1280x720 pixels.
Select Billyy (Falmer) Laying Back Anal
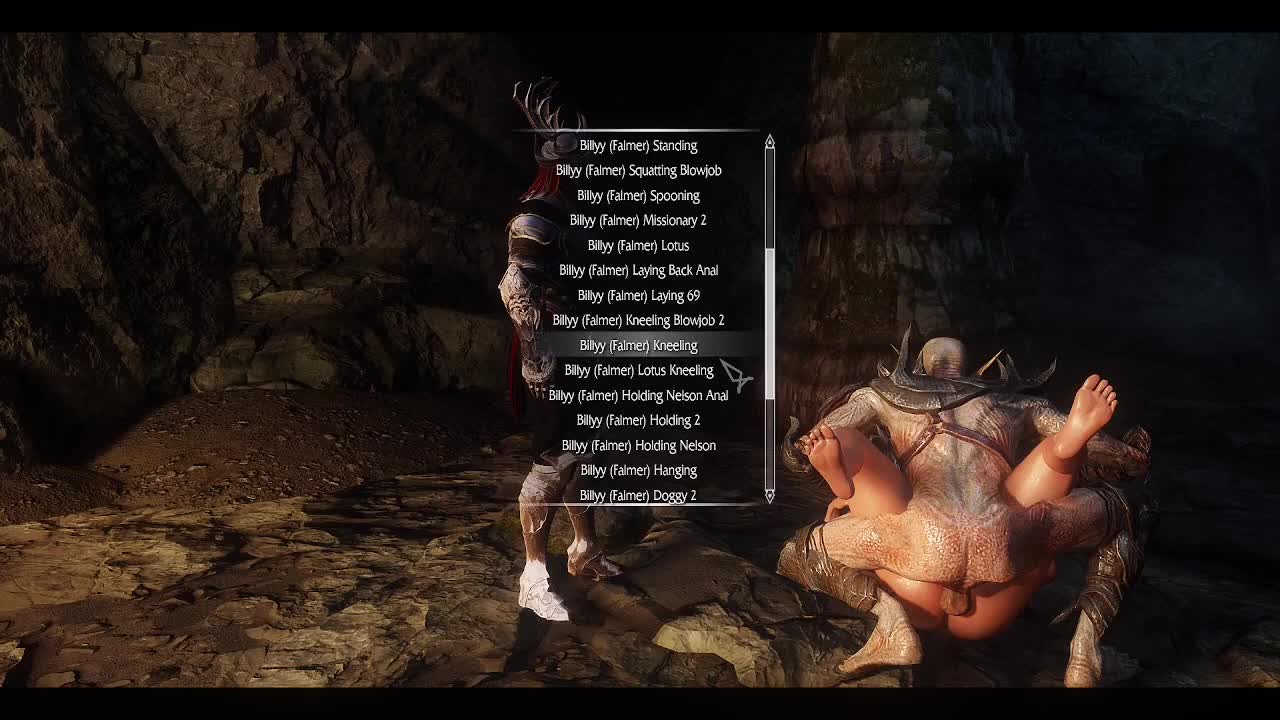pyautogui.click(x=638, y=271)
